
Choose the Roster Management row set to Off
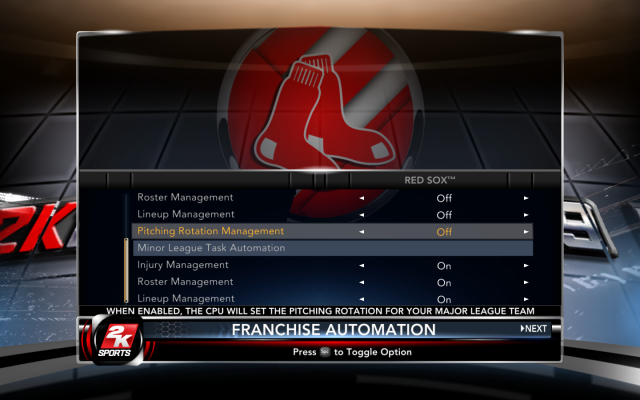click(x=185, y=197)
